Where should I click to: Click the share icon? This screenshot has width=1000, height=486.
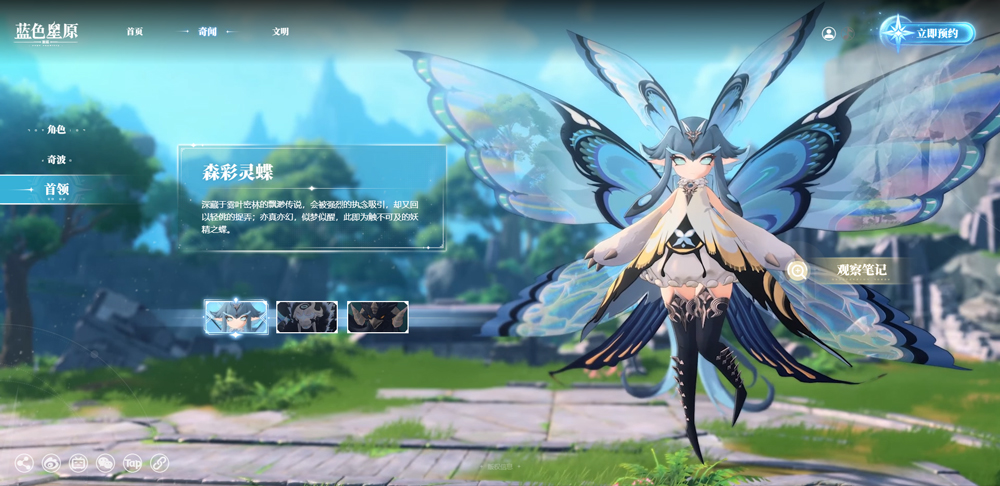24,463
